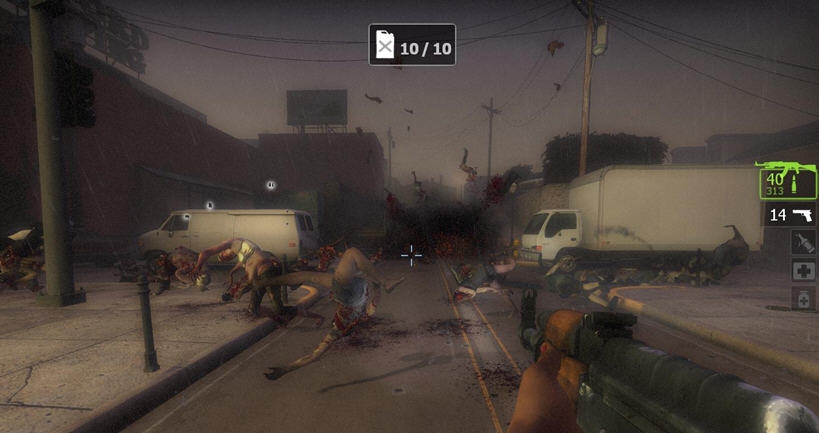The image size is (819, 433).
Task: Click the gas can objective tracker
Action: (x=412, y=46)
